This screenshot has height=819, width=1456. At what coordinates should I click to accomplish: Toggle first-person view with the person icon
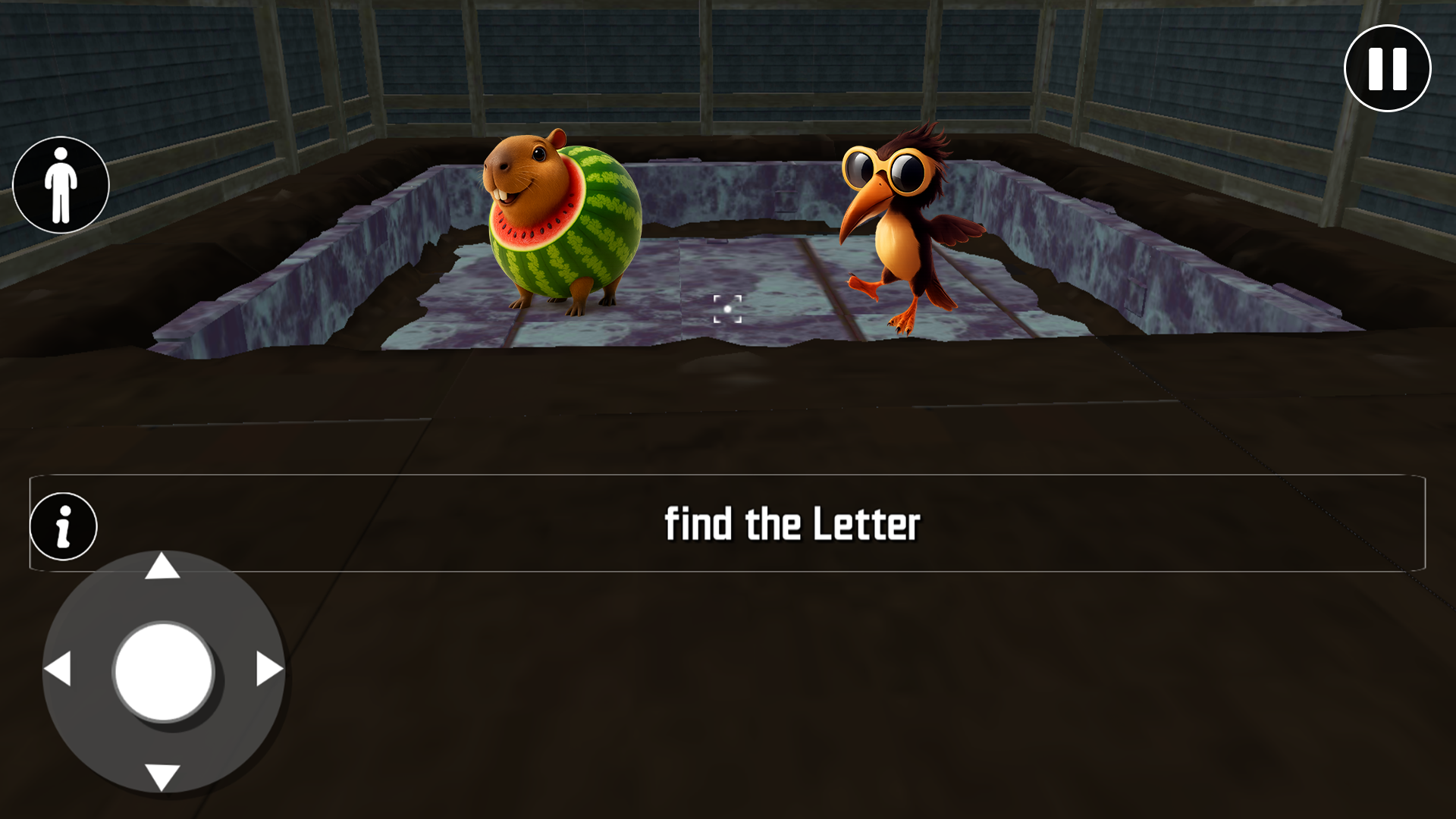[61, 184]
